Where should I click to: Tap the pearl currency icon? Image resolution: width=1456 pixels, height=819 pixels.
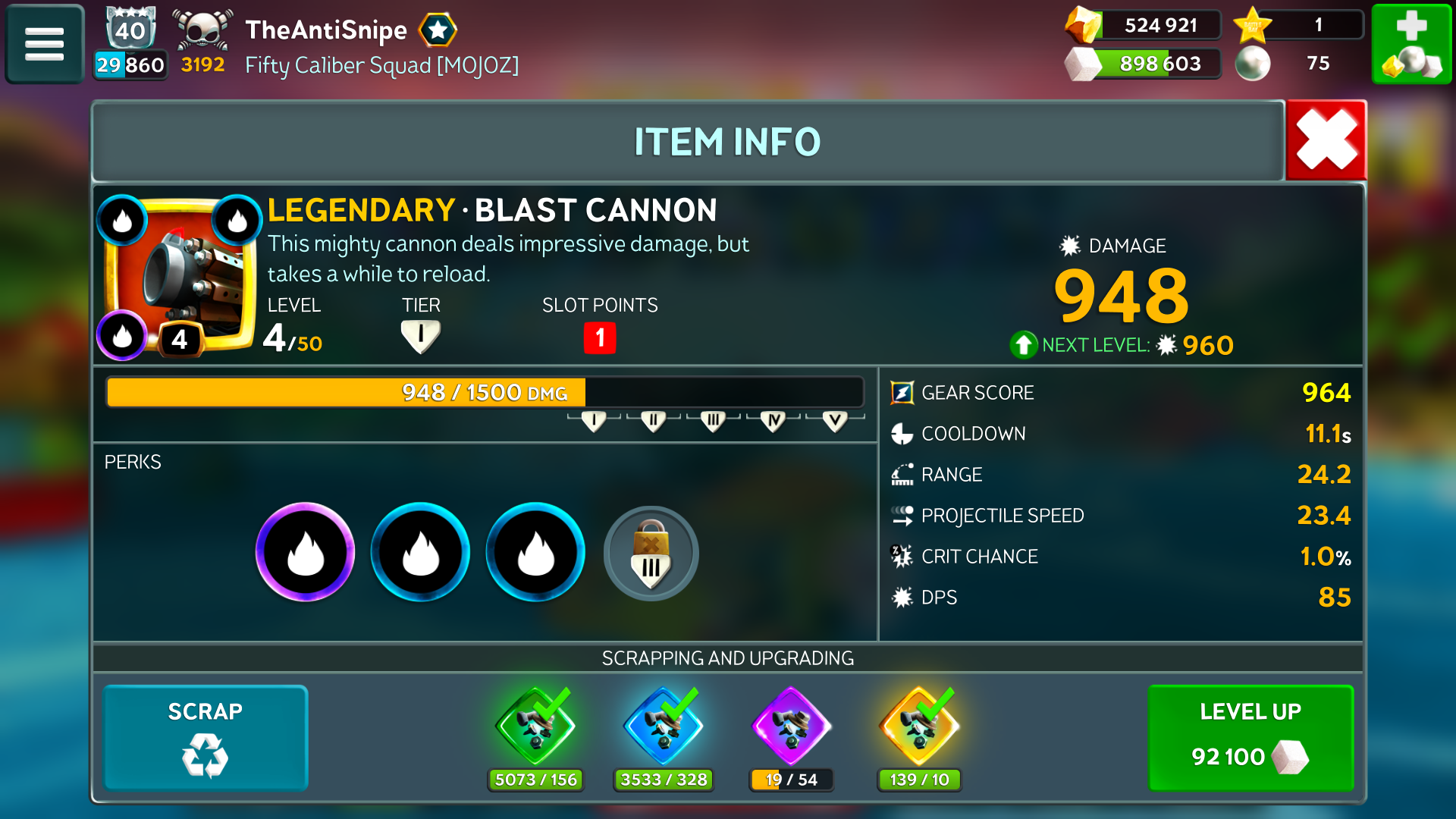point(1253,64)
